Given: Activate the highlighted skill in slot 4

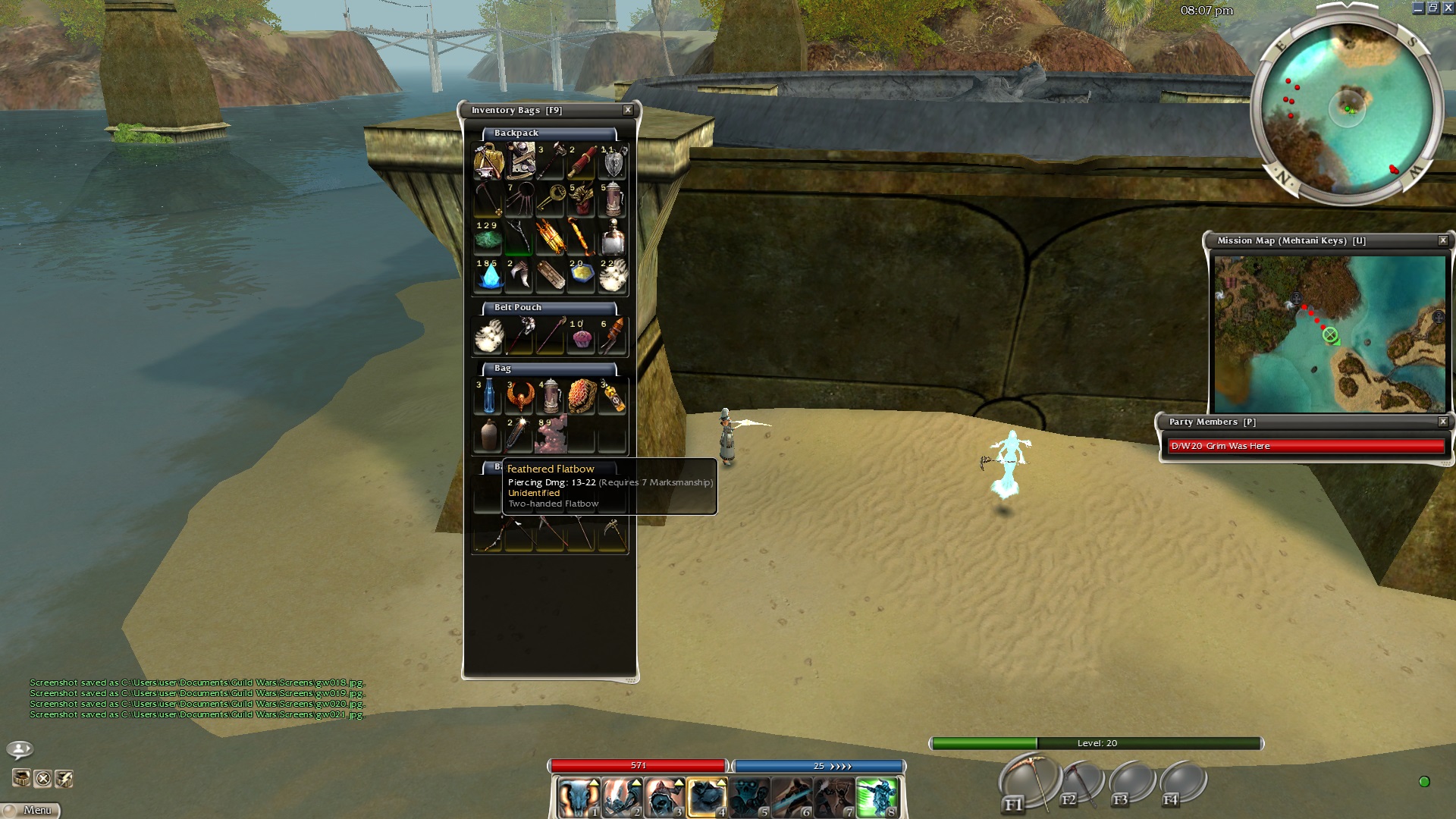Looking at the screenshot, I should [x=707, y=798].
